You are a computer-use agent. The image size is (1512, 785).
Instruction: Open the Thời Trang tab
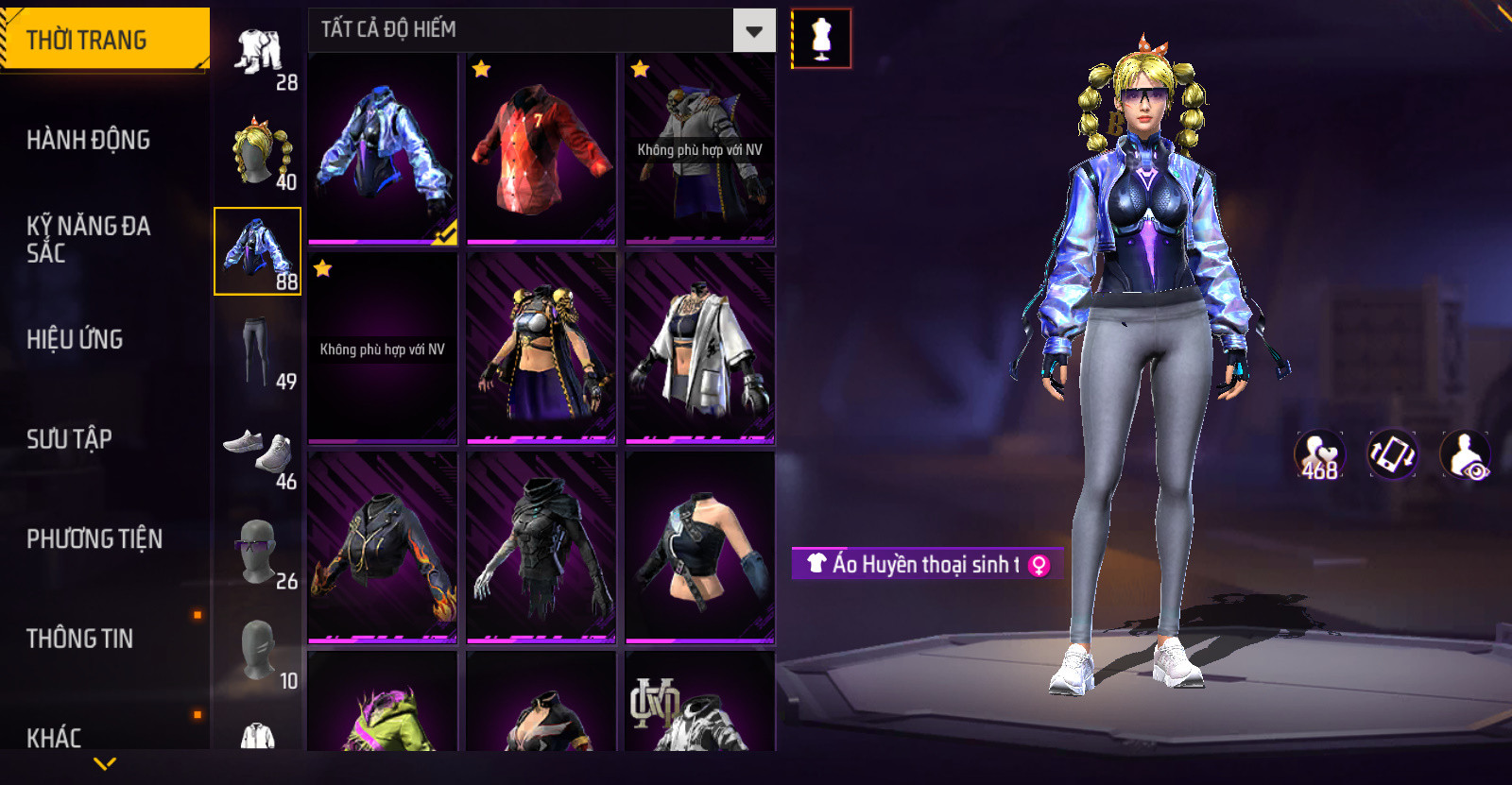coord(104,40)
